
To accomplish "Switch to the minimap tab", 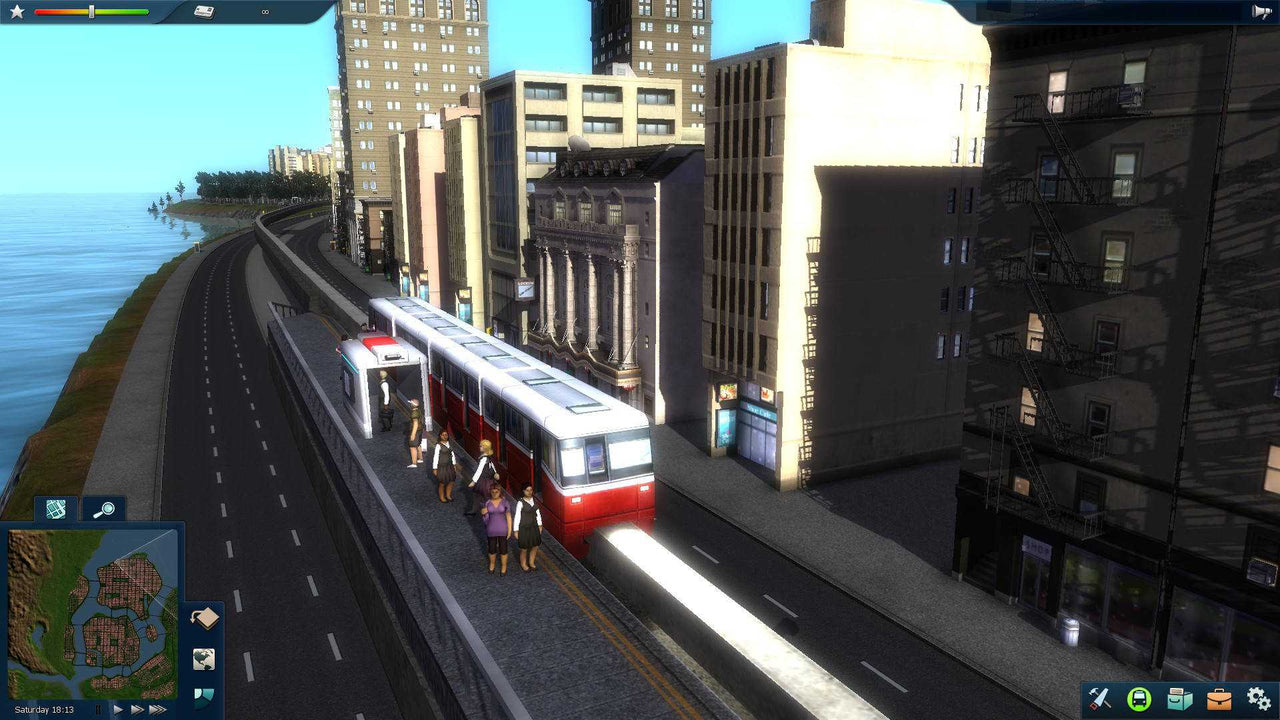I will 55,510.
